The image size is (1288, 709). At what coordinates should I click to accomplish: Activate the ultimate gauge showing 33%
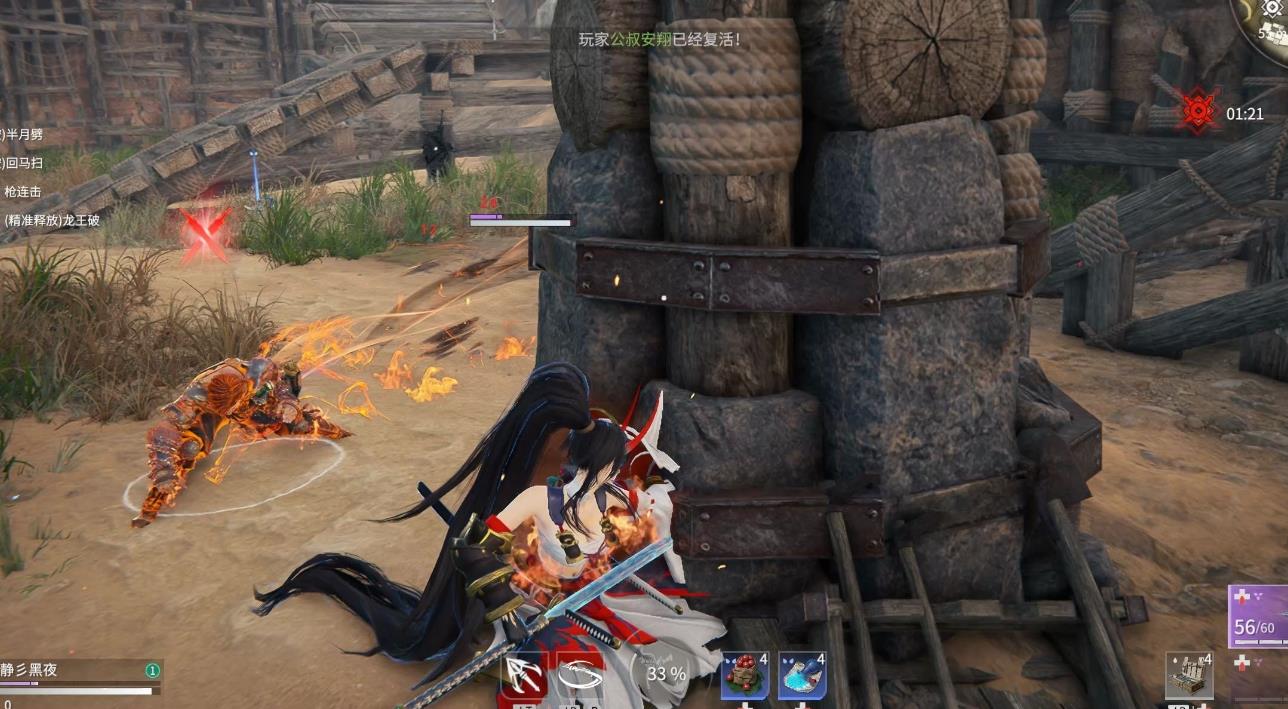click(x=666, y=674)
